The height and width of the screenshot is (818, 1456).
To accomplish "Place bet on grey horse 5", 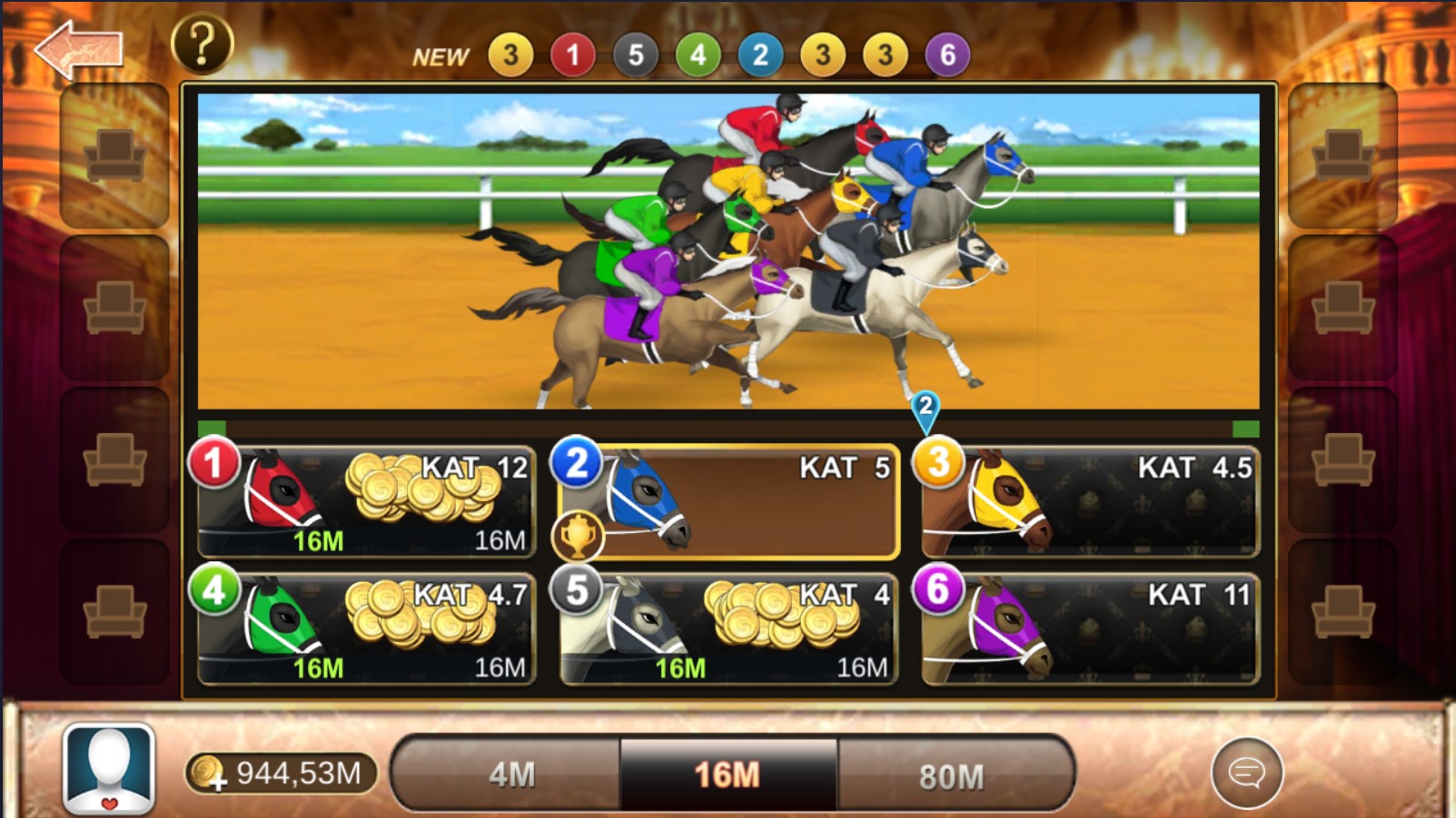I will [x=728, y=628].
